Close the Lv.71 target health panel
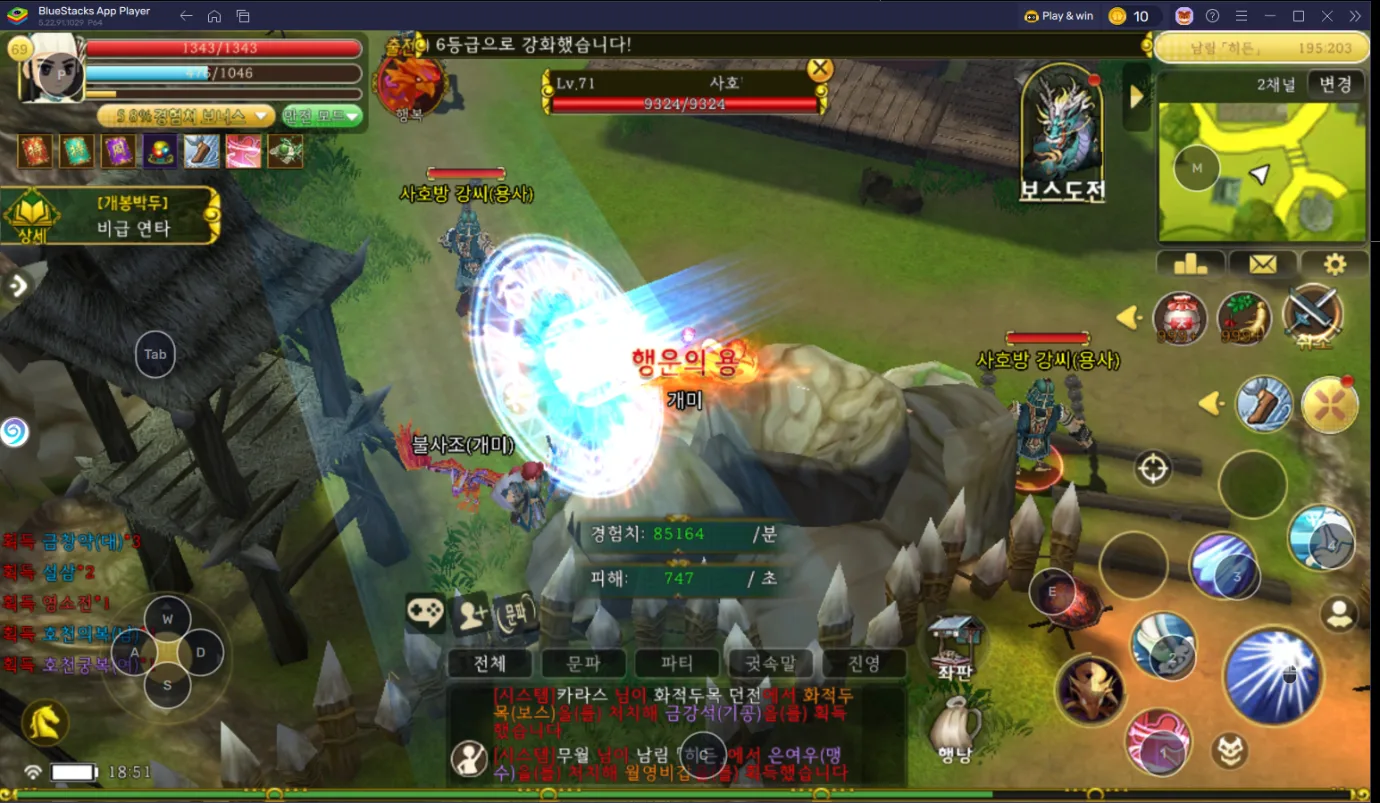This screenshot has width=1380, height=803. tap(820, 69)
